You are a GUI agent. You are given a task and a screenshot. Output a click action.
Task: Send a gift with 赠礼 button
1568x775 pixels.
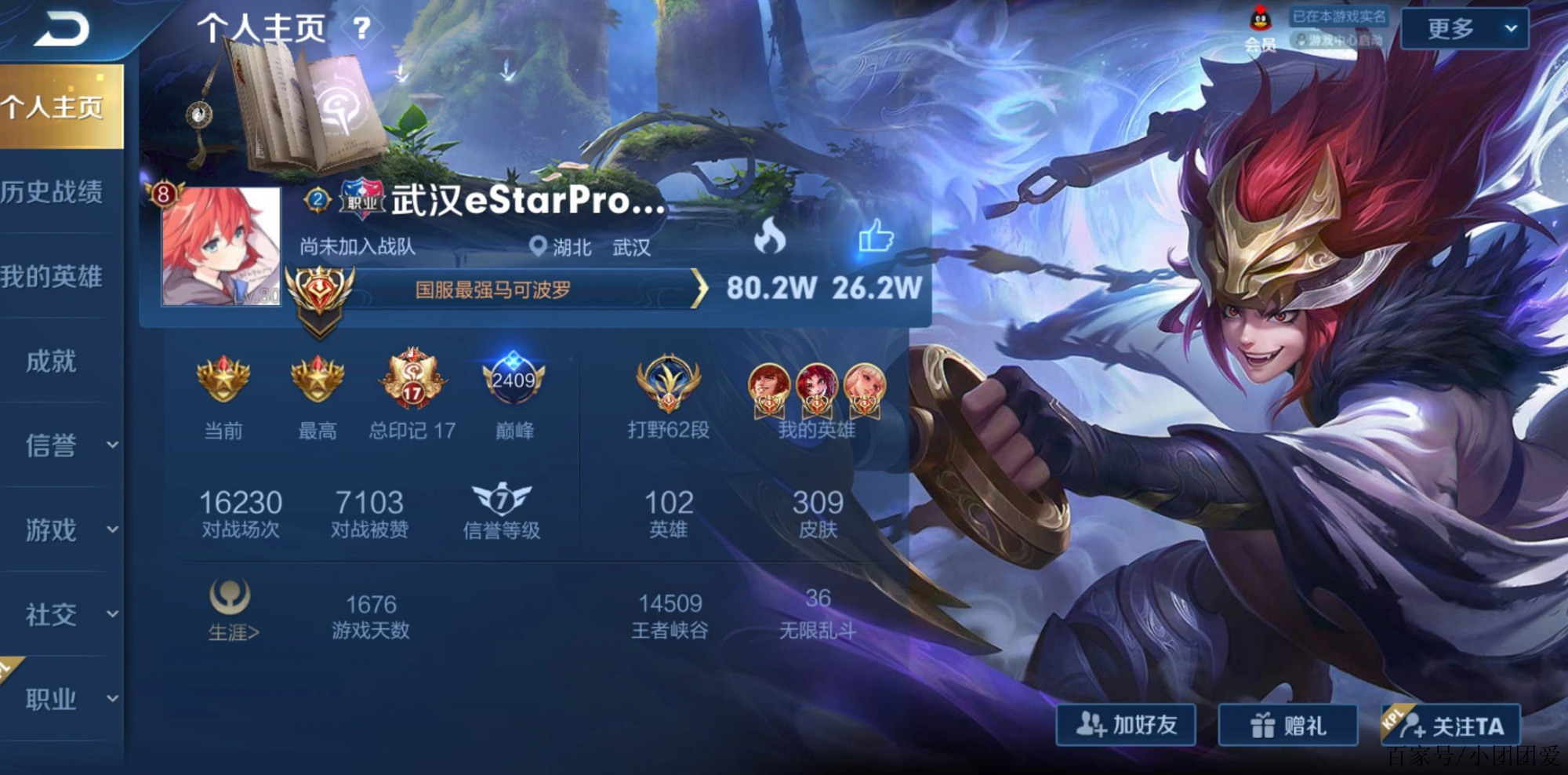[1287, 725]
